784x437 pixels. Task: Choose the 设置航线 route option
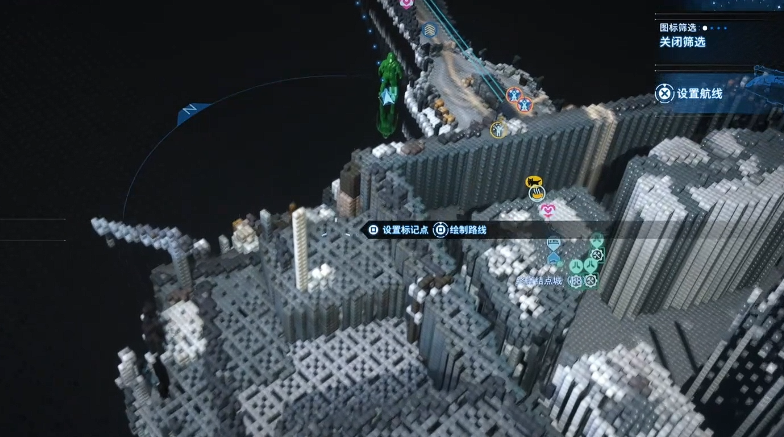tap(698, 93)
